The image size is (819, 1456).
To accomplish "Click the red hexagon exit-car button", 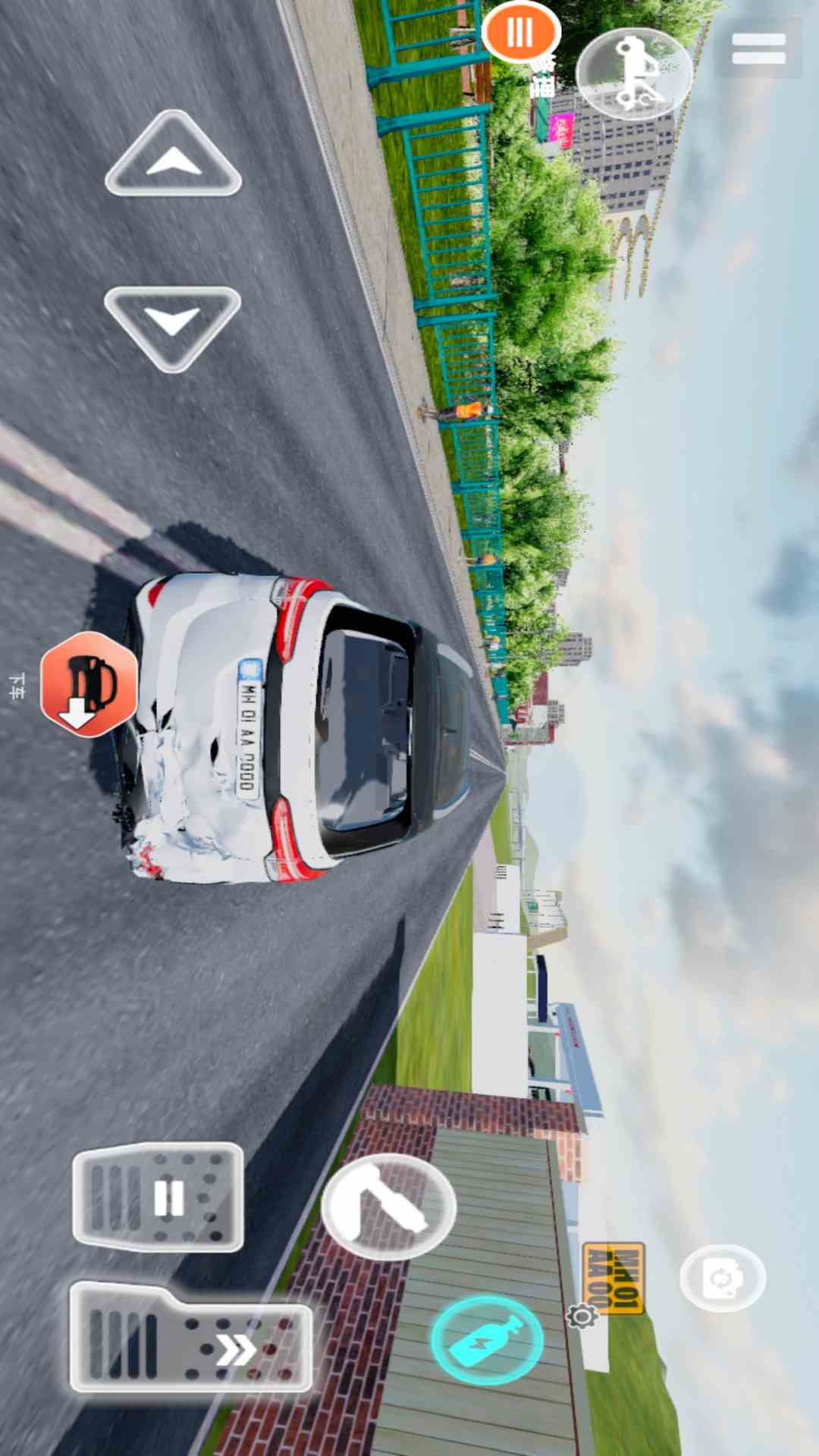I will (x=89, y=684).
